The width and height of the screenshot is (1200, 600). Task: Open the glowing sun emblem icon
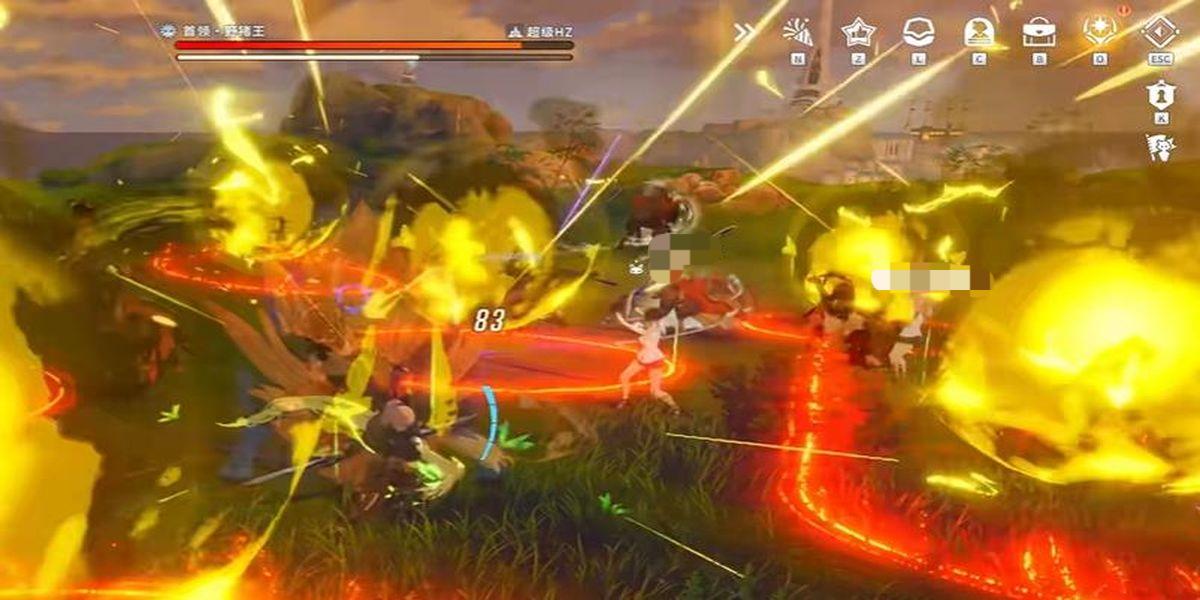(1100, 30)
